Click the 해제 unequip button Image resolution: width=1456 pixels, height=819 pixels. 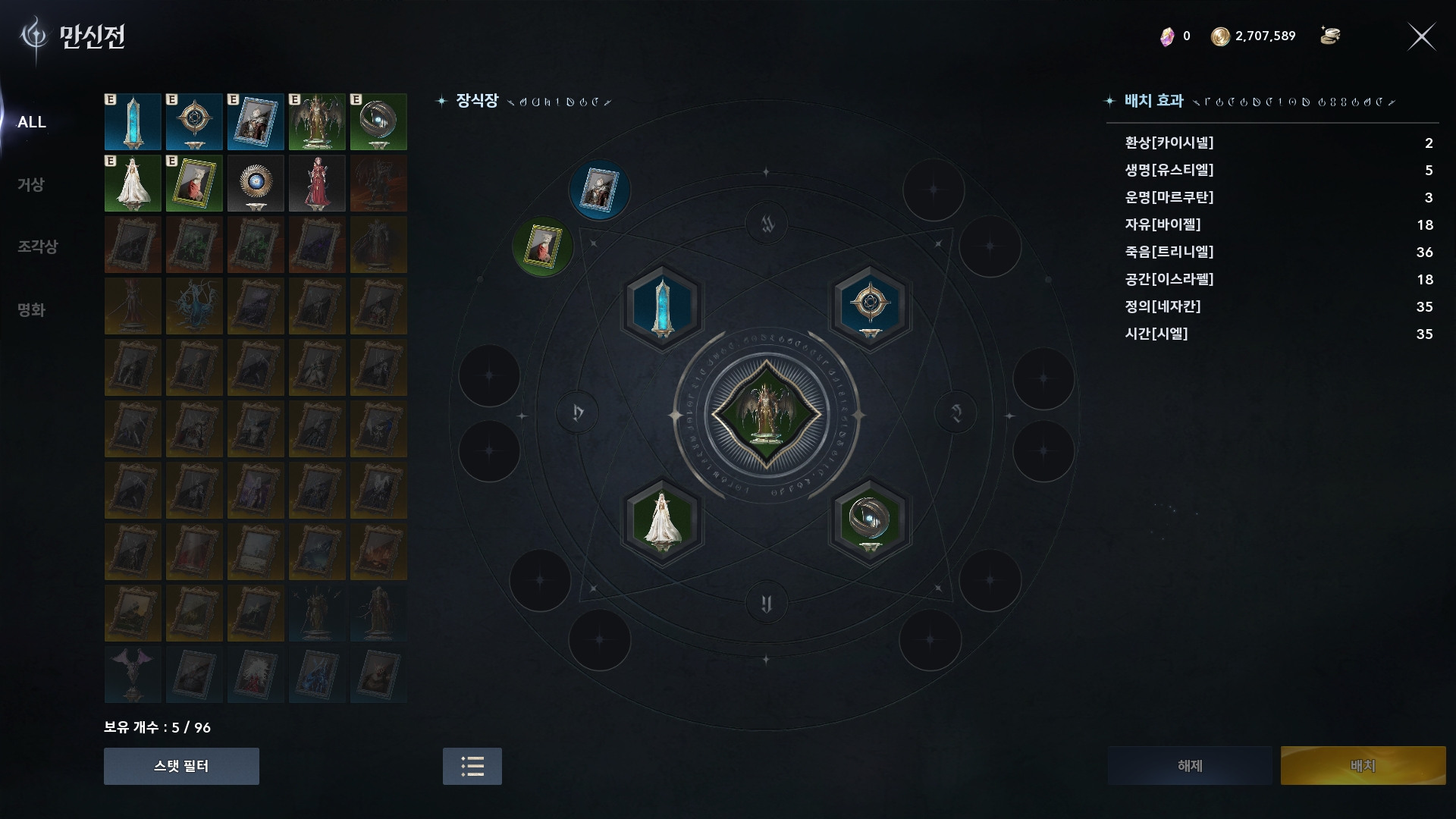pyautogui.click(x=1190, y=766)
